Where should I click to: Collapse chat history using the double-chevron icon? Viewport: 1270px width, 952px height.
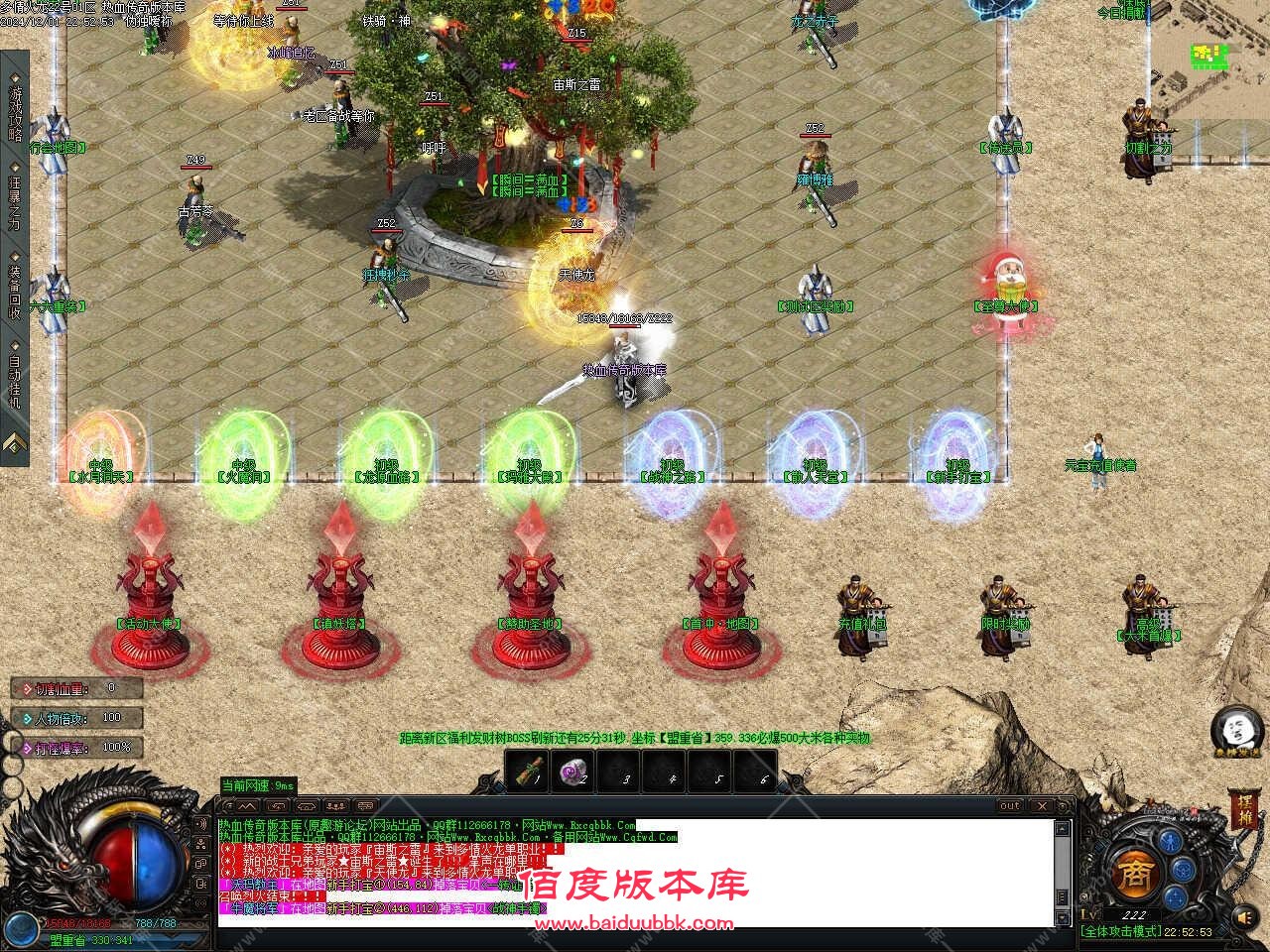(x=248, y=806)
